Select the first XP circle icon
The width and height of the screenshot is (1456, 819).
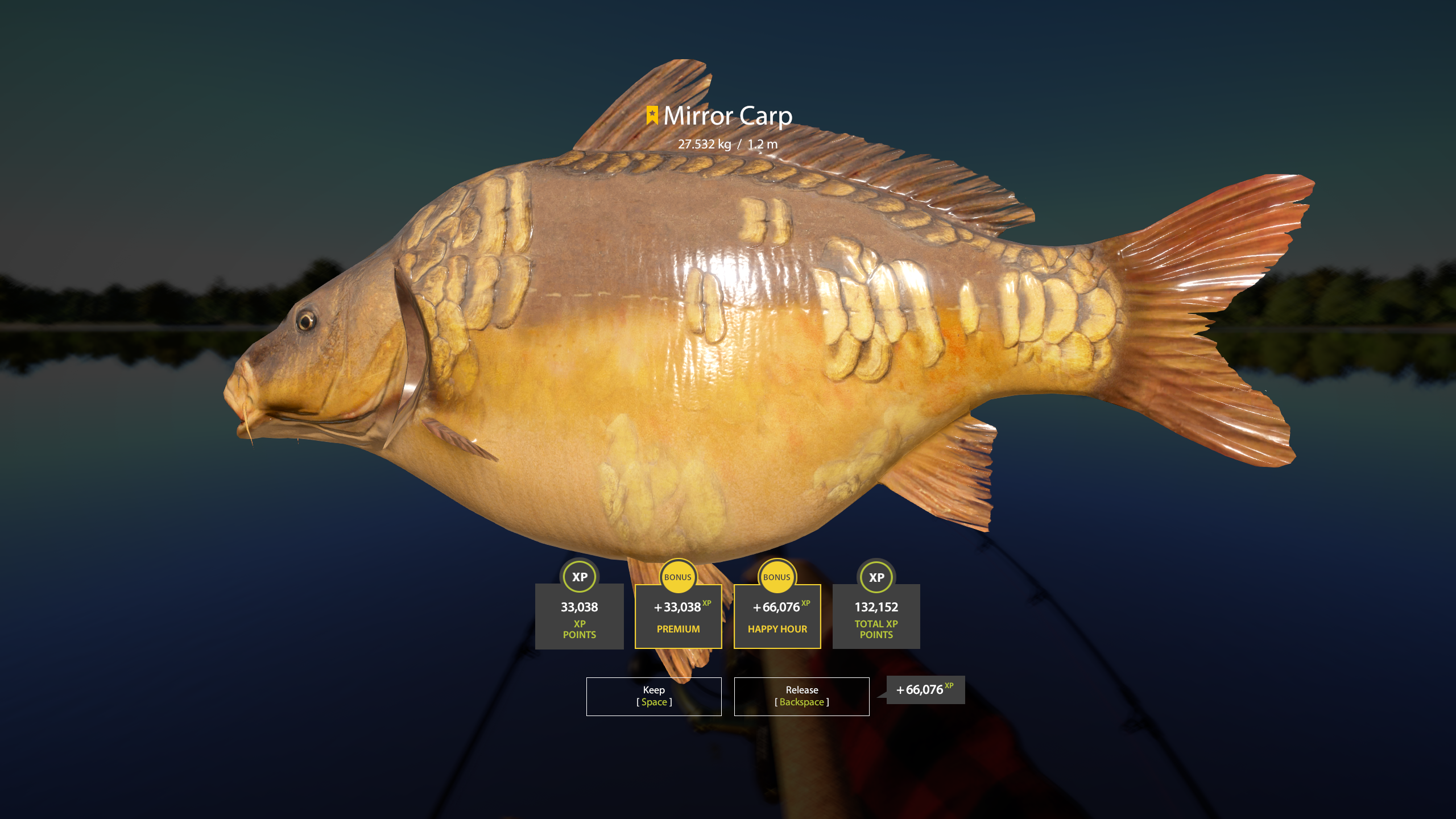[579, 577]
